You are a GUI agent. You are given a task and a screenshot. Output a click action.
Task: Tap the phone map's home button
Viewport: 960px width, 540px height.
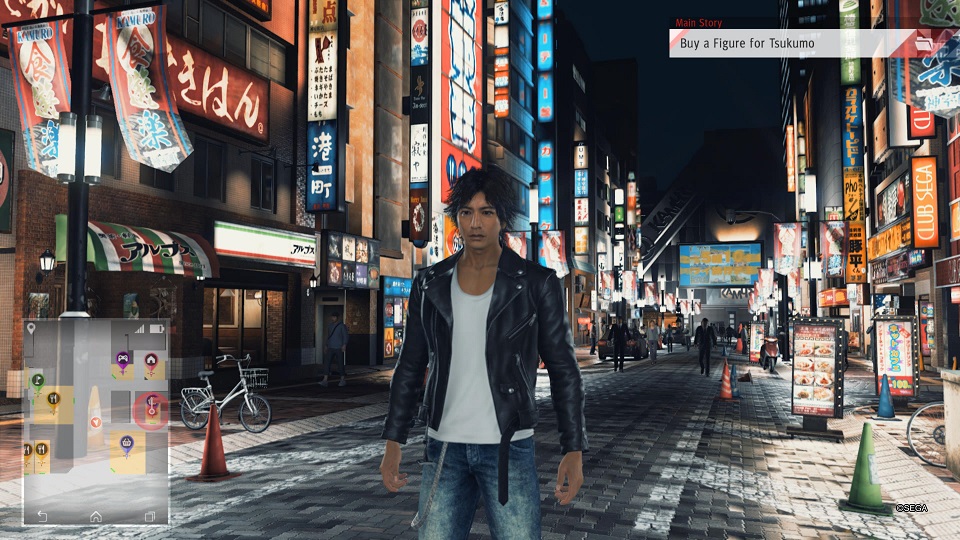[x=96, y=516]
